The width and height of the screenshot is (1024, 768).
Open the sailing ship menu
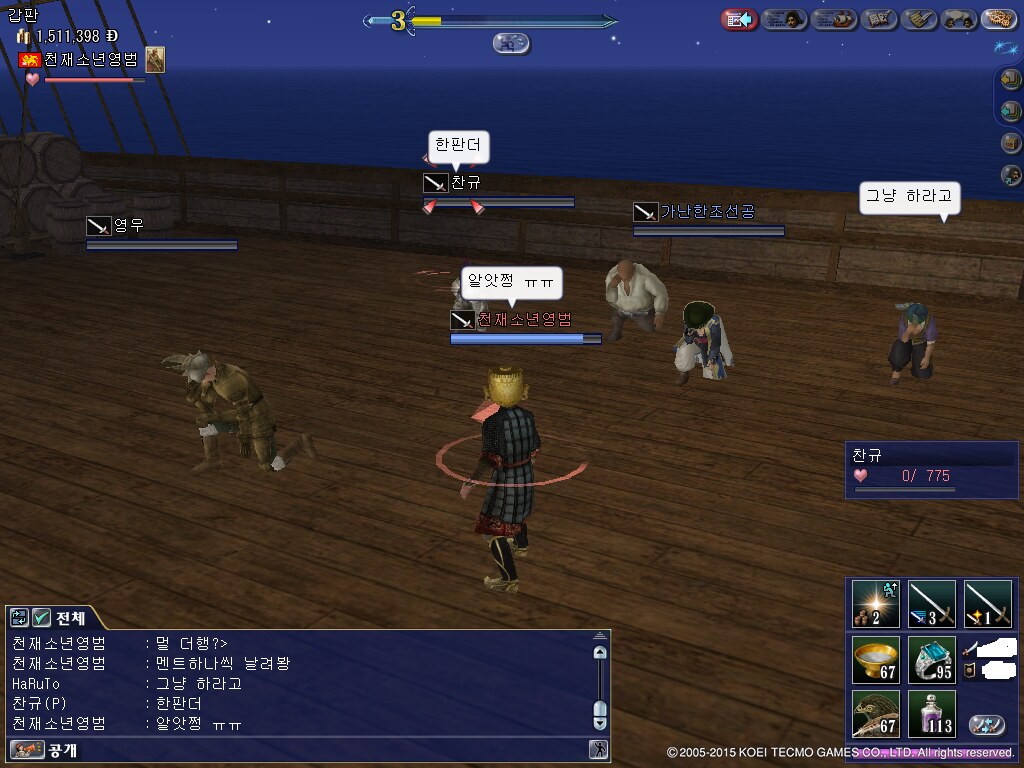coord(833,19)
